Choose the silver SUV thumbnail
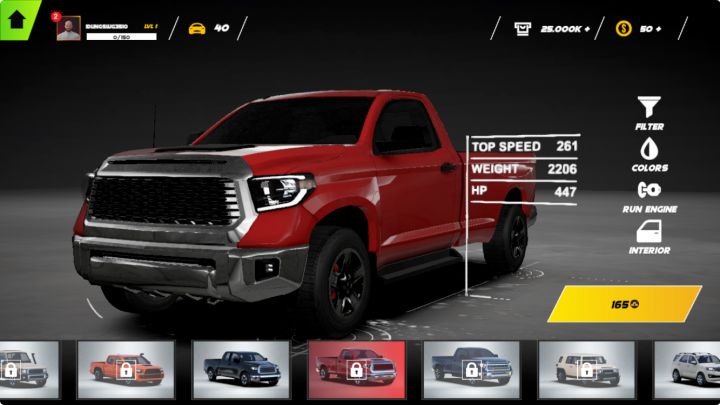The height and width of the screenshot is (405, 720). coord(688,369)
